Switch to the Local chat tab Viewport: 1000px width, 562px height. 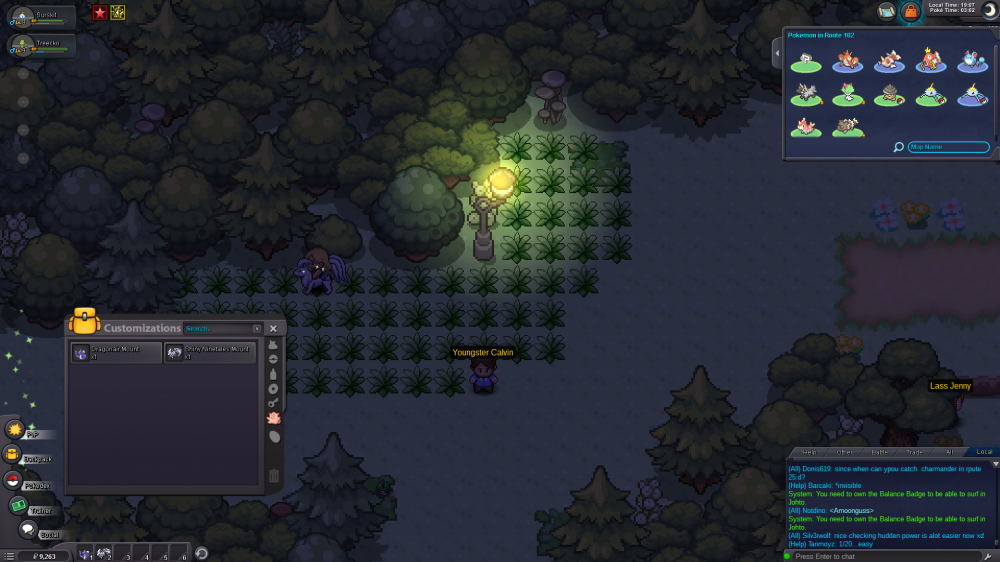tap(983, 452)
